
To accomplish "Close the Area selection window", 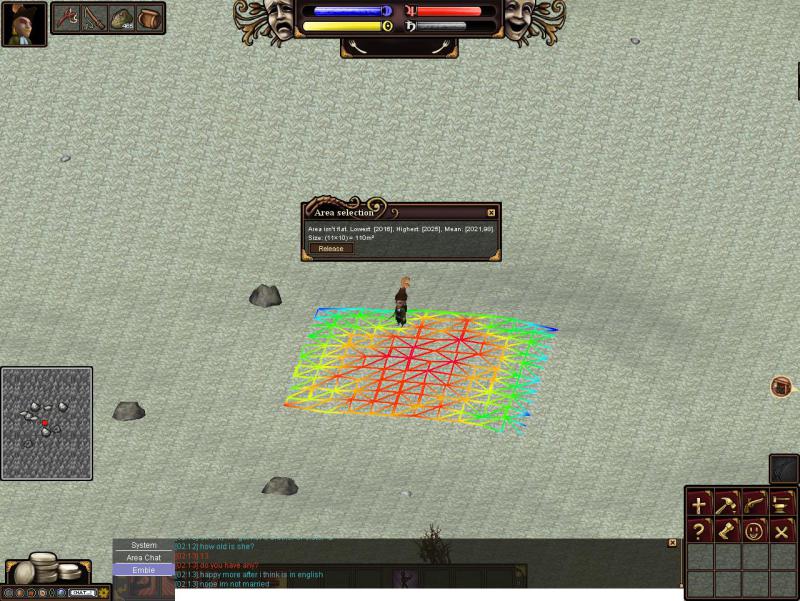I will [x=491, y=213].
